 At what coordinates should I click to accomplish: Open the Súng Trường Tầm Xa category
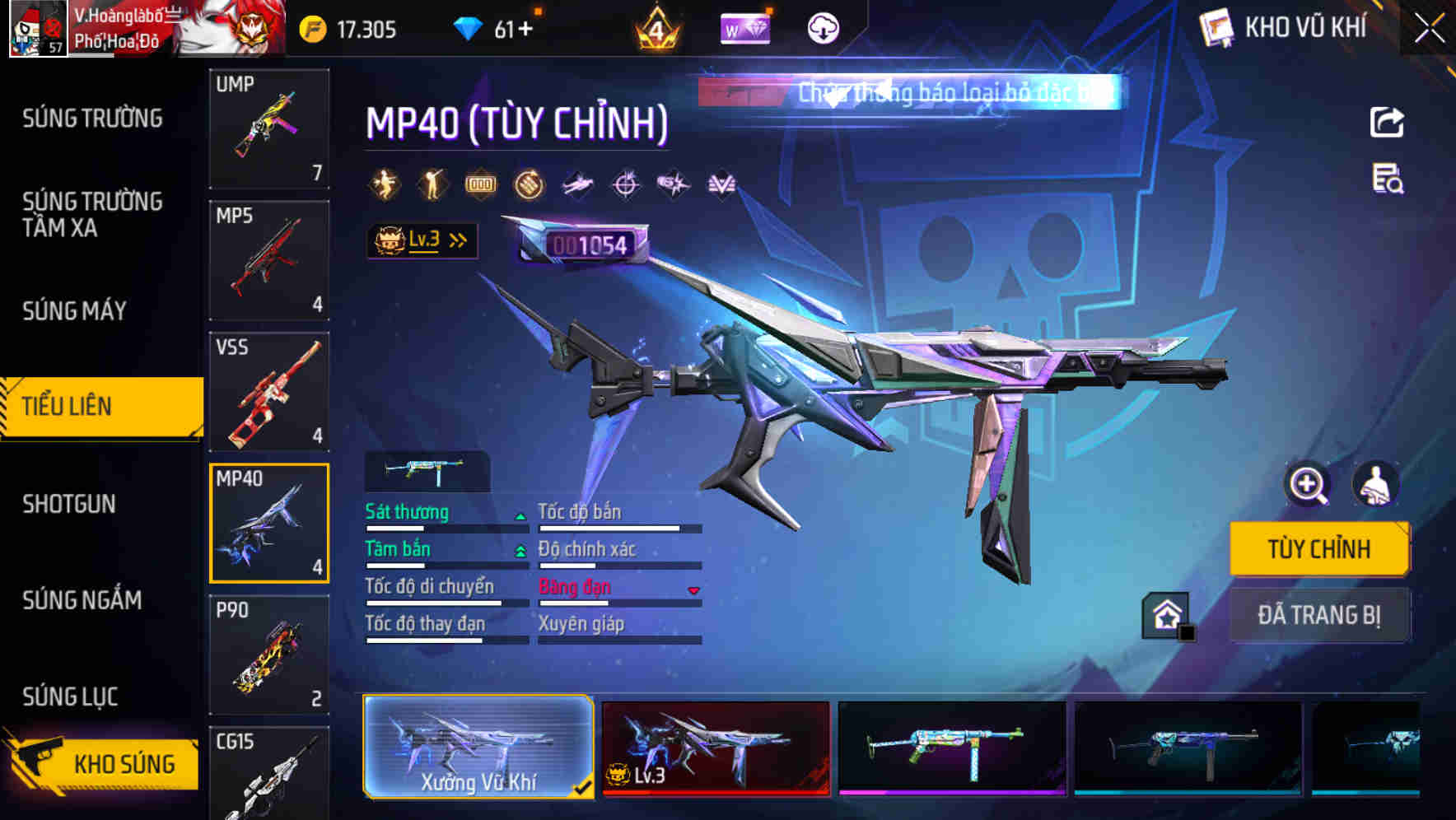[92, 214]
